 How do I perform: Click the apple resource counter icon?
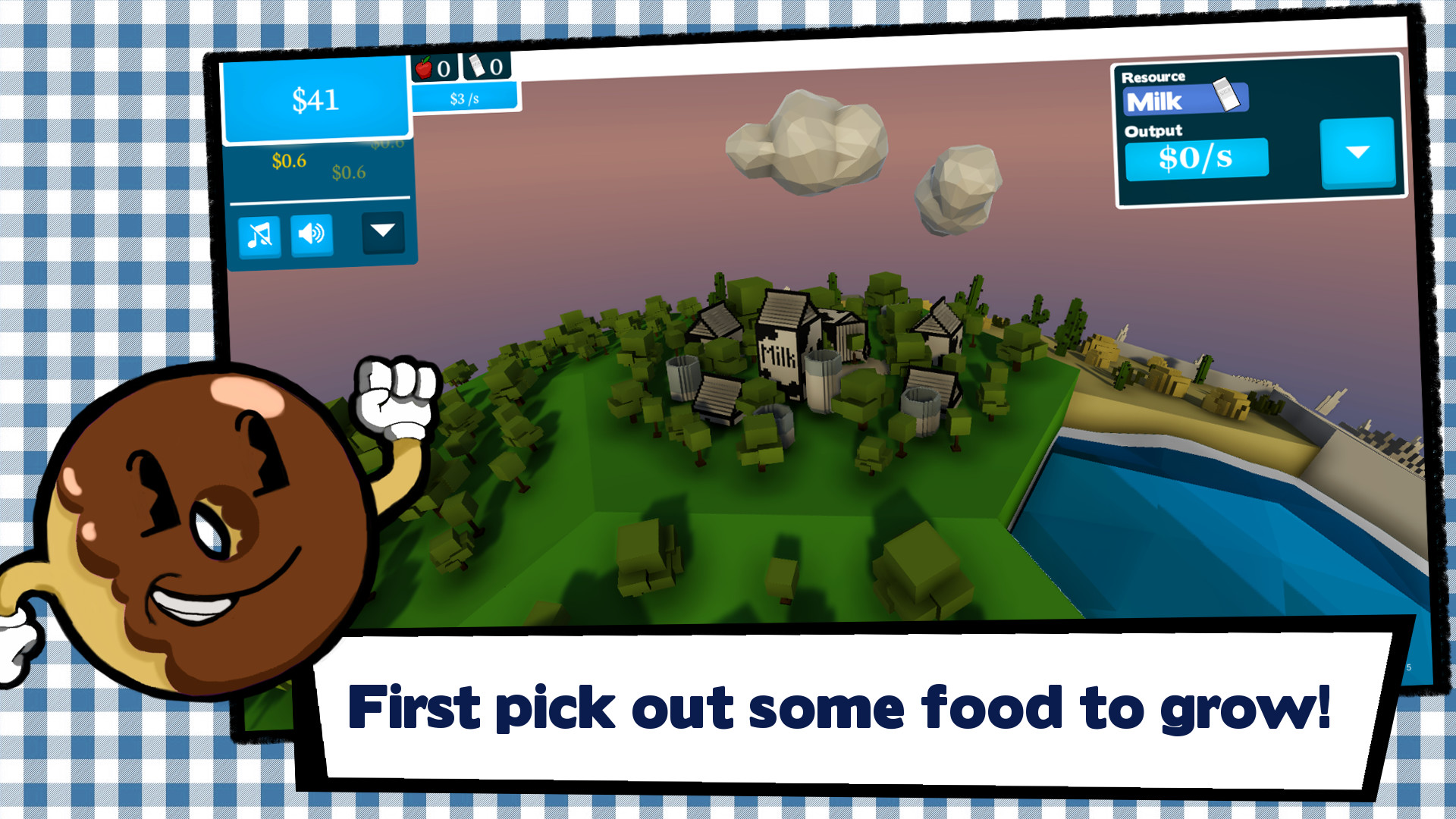(423, 68)
